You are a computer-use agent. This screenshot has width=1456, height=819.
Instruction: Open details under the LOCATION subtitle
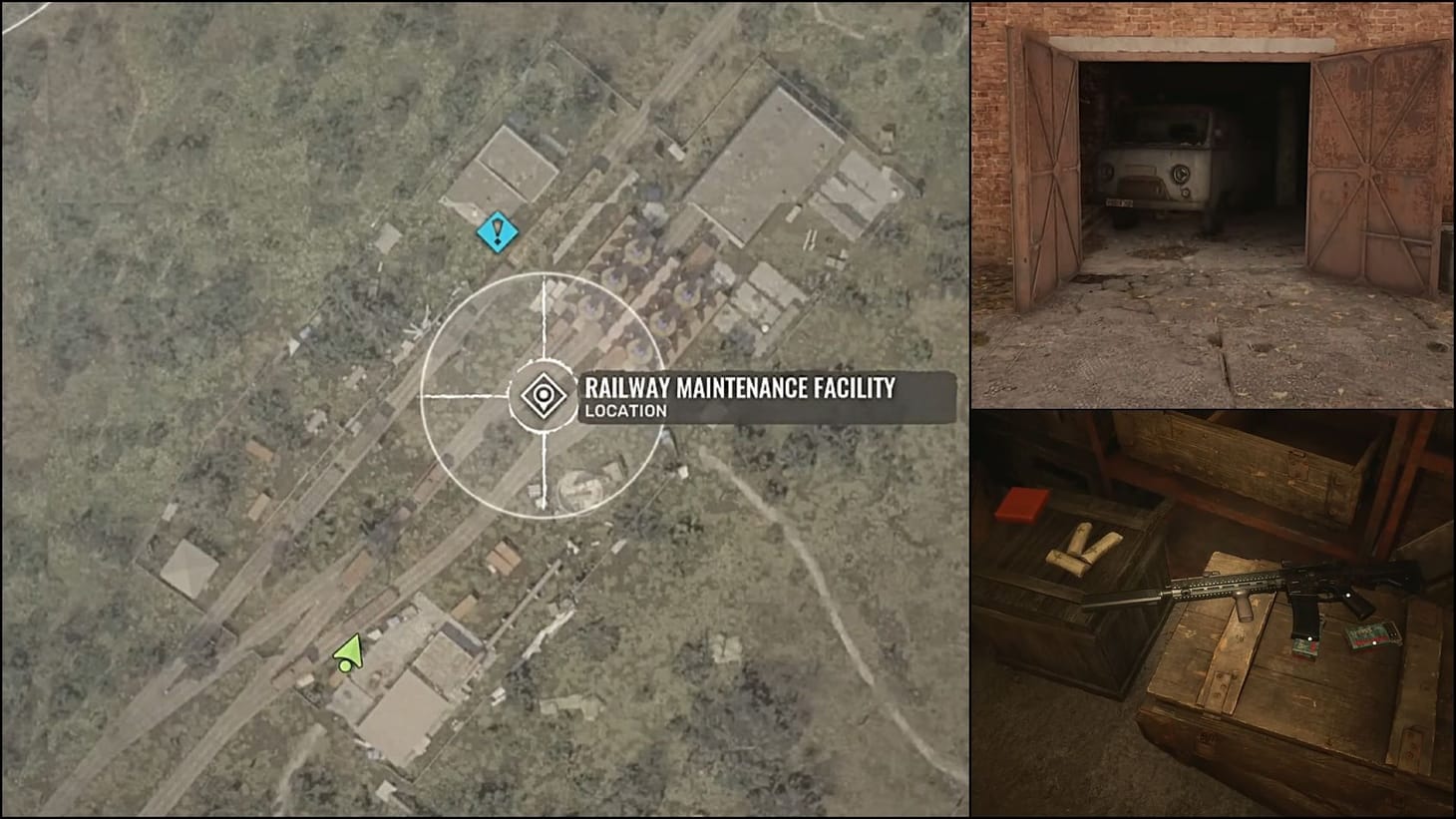[x=625, y=409]
